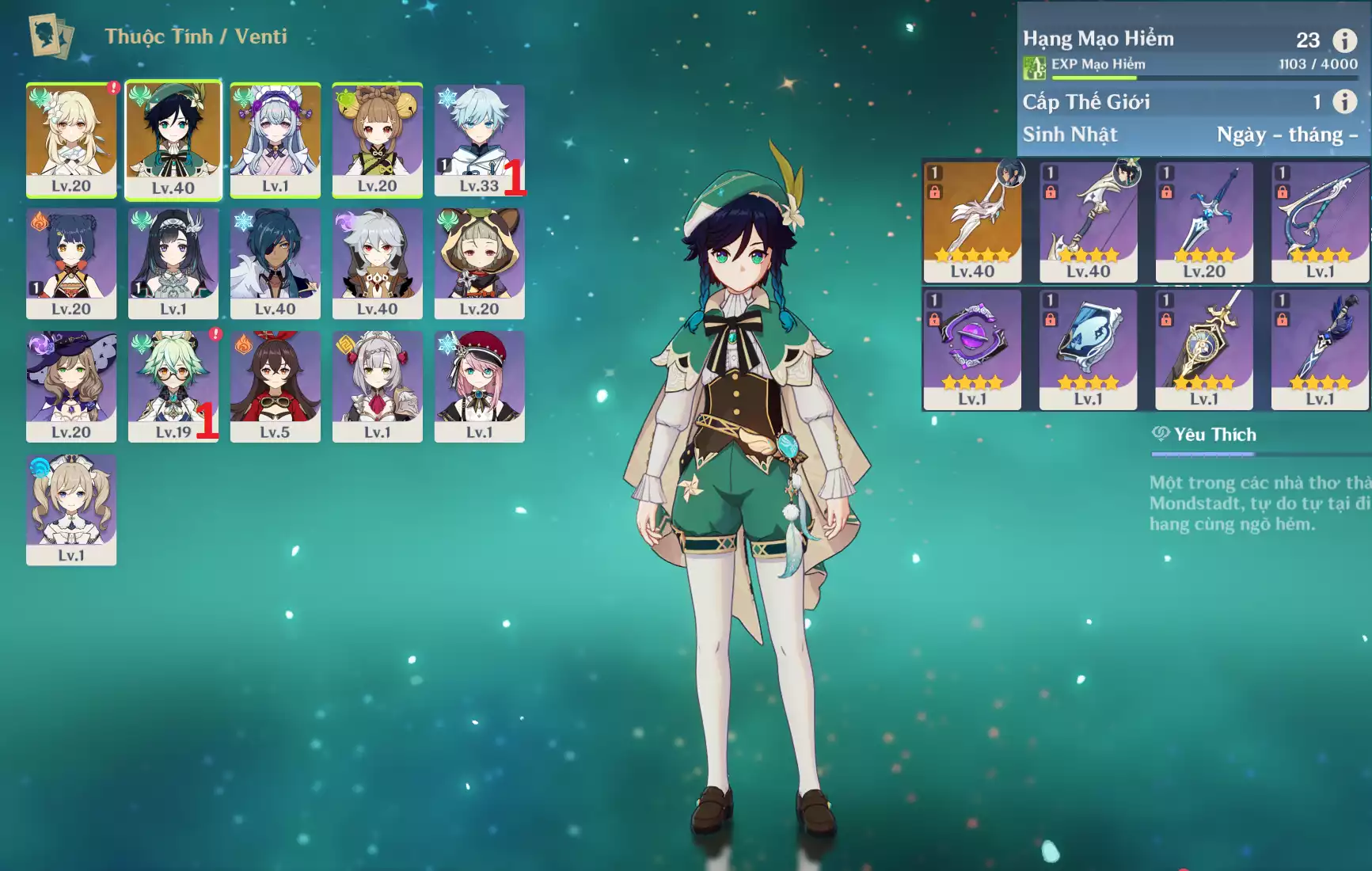Choose Razor's character card
1372x871 pixels.
(377, 264)
